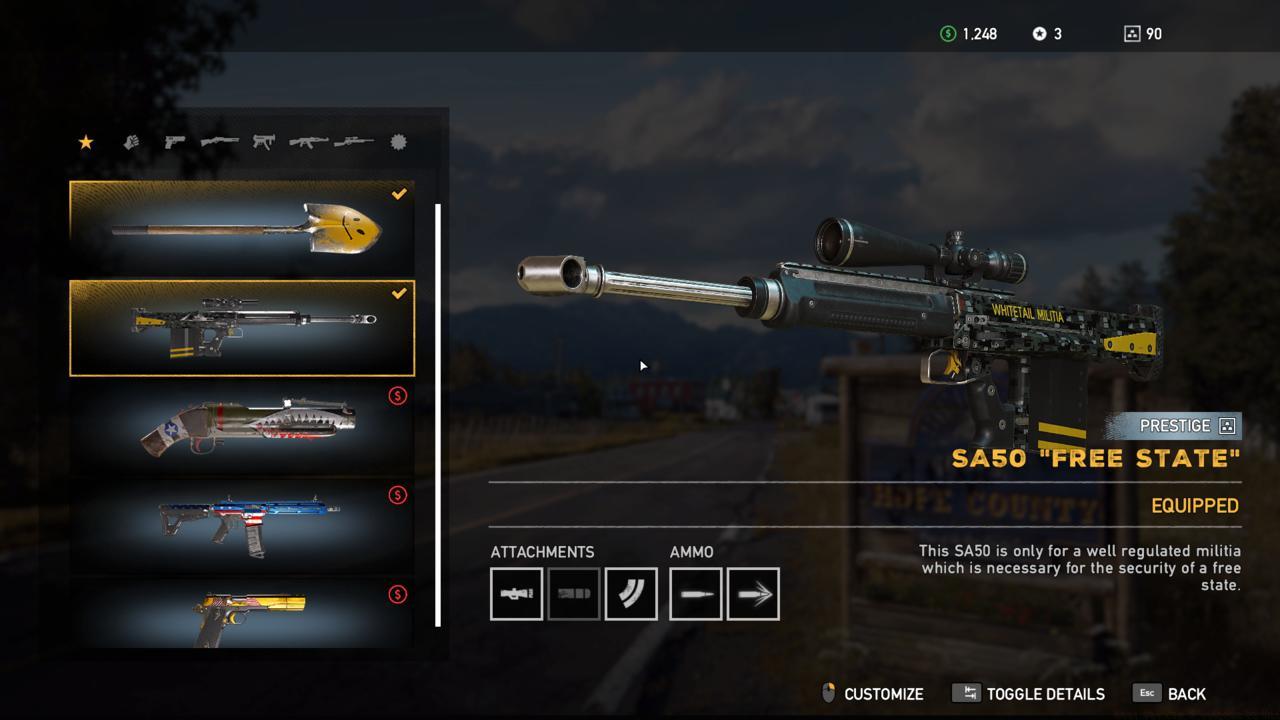Open the suppressor attachment slot
Viewport: 1280px width, 720px height.
574,593
